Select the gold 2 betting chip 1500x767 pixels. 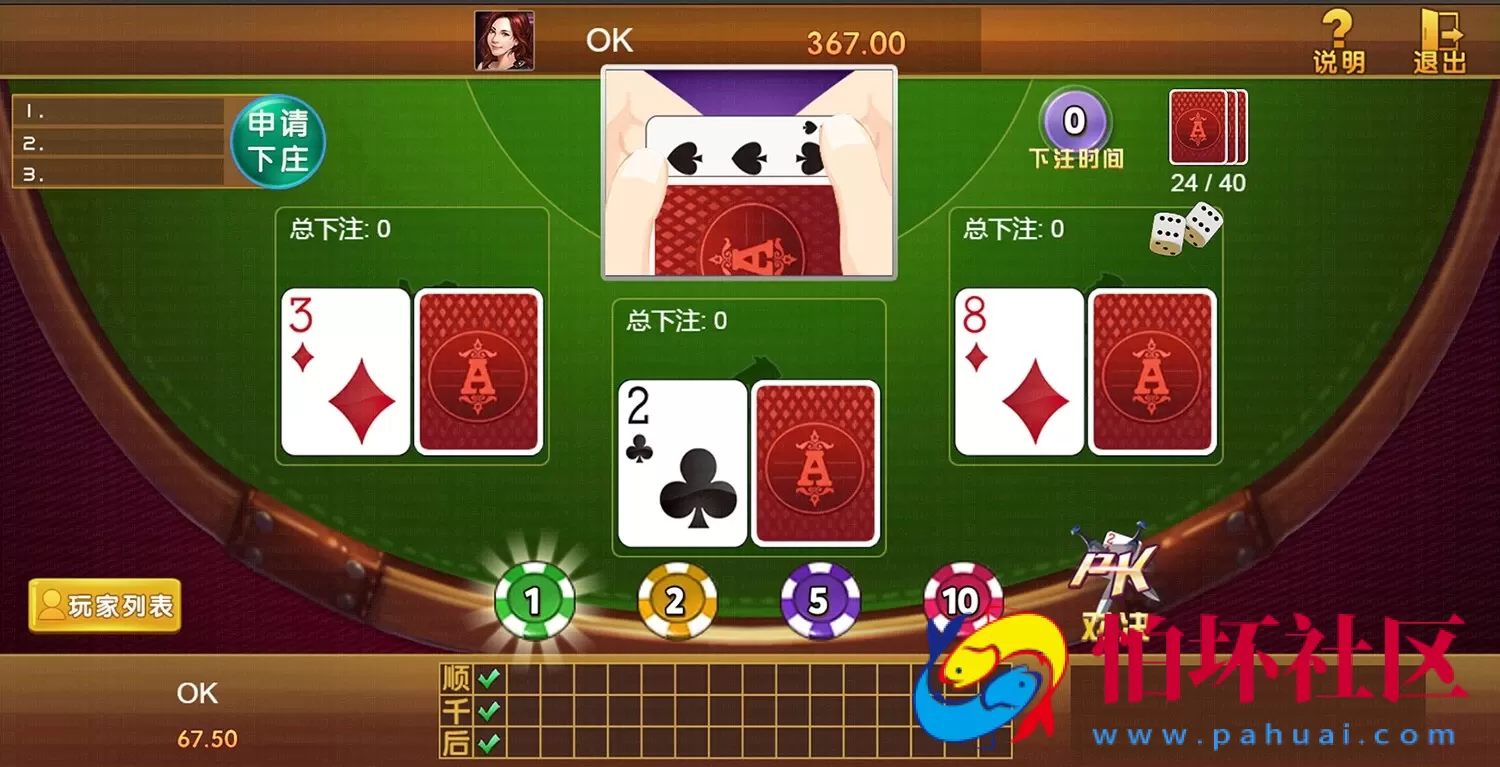click(x=676, y=600)
